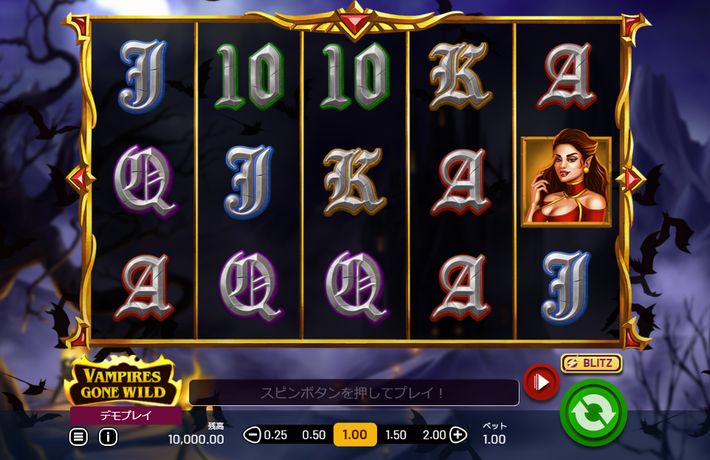This screenshot has width=710, height=460.
Task: Decrease the bet with the minus button
Action: click(252, 435)
